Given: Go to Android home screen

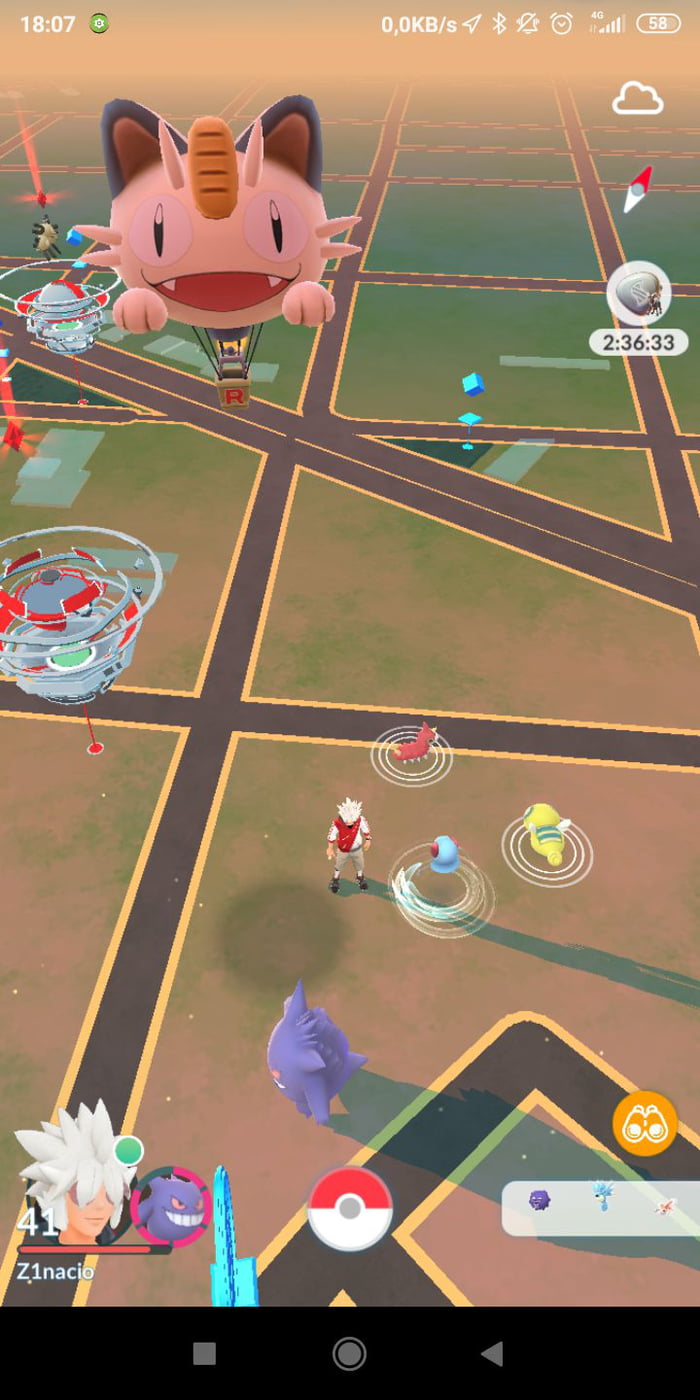Looking at the screenshot, I should pos(349,1354).
